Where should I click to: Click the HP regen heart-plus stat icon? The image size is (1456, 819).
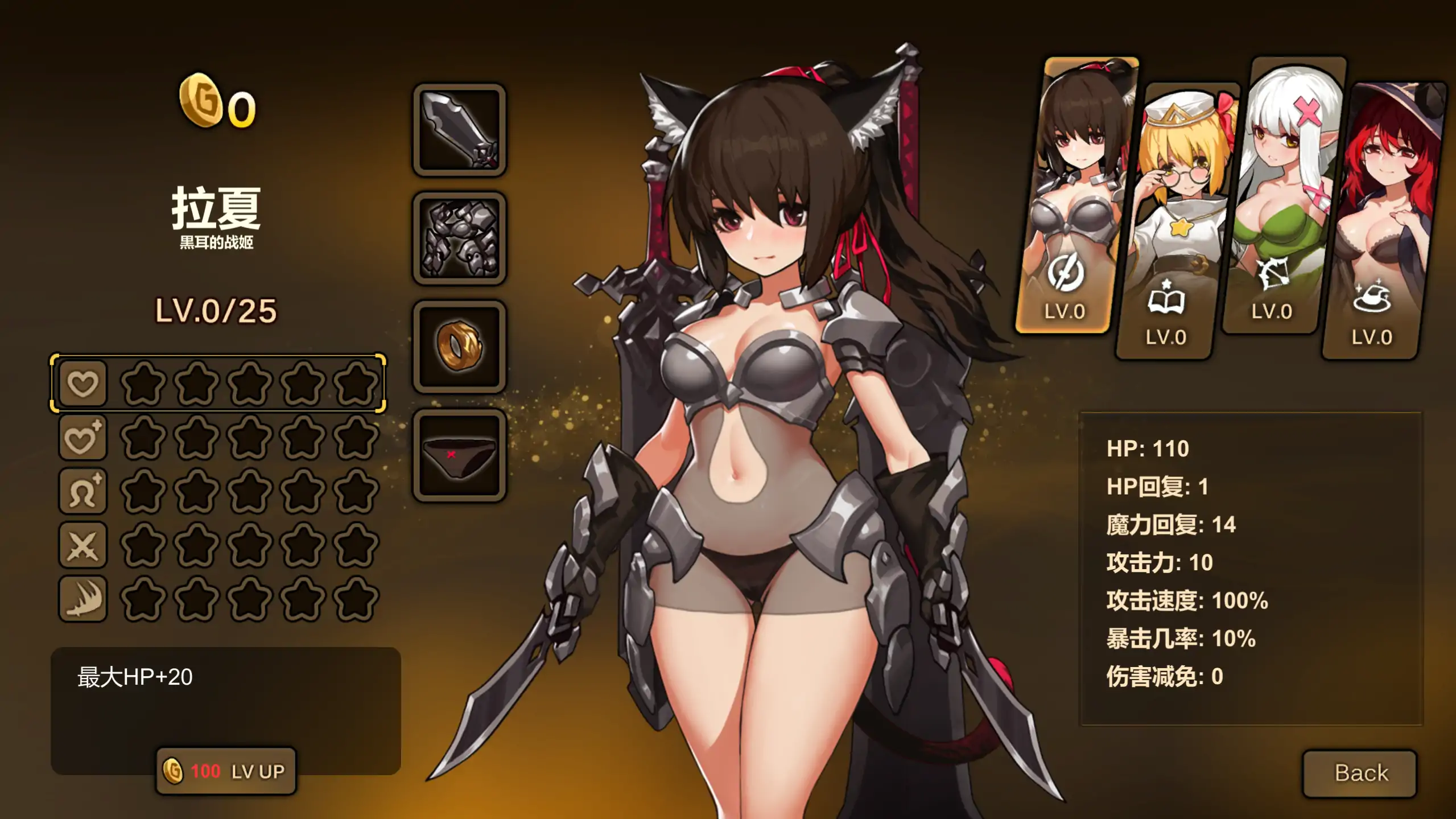(x=82, y=437)
